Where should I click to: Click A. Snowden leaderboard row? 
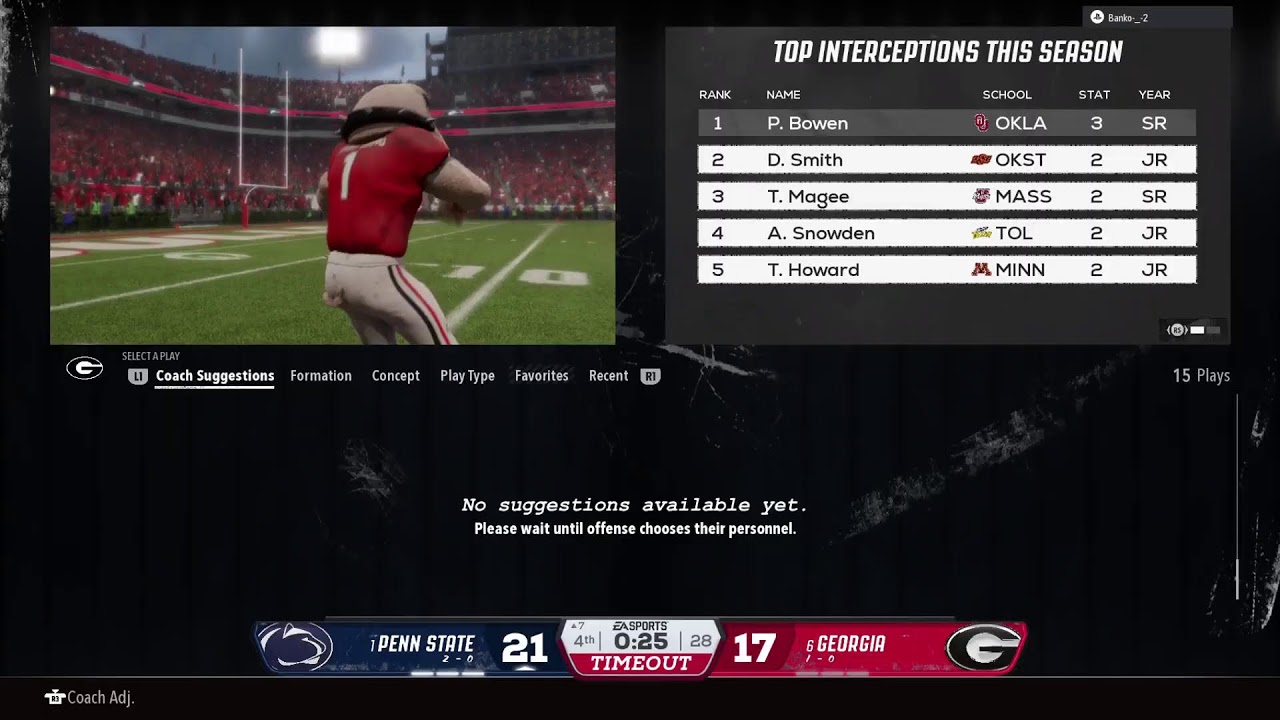click(x=946, y=233)
